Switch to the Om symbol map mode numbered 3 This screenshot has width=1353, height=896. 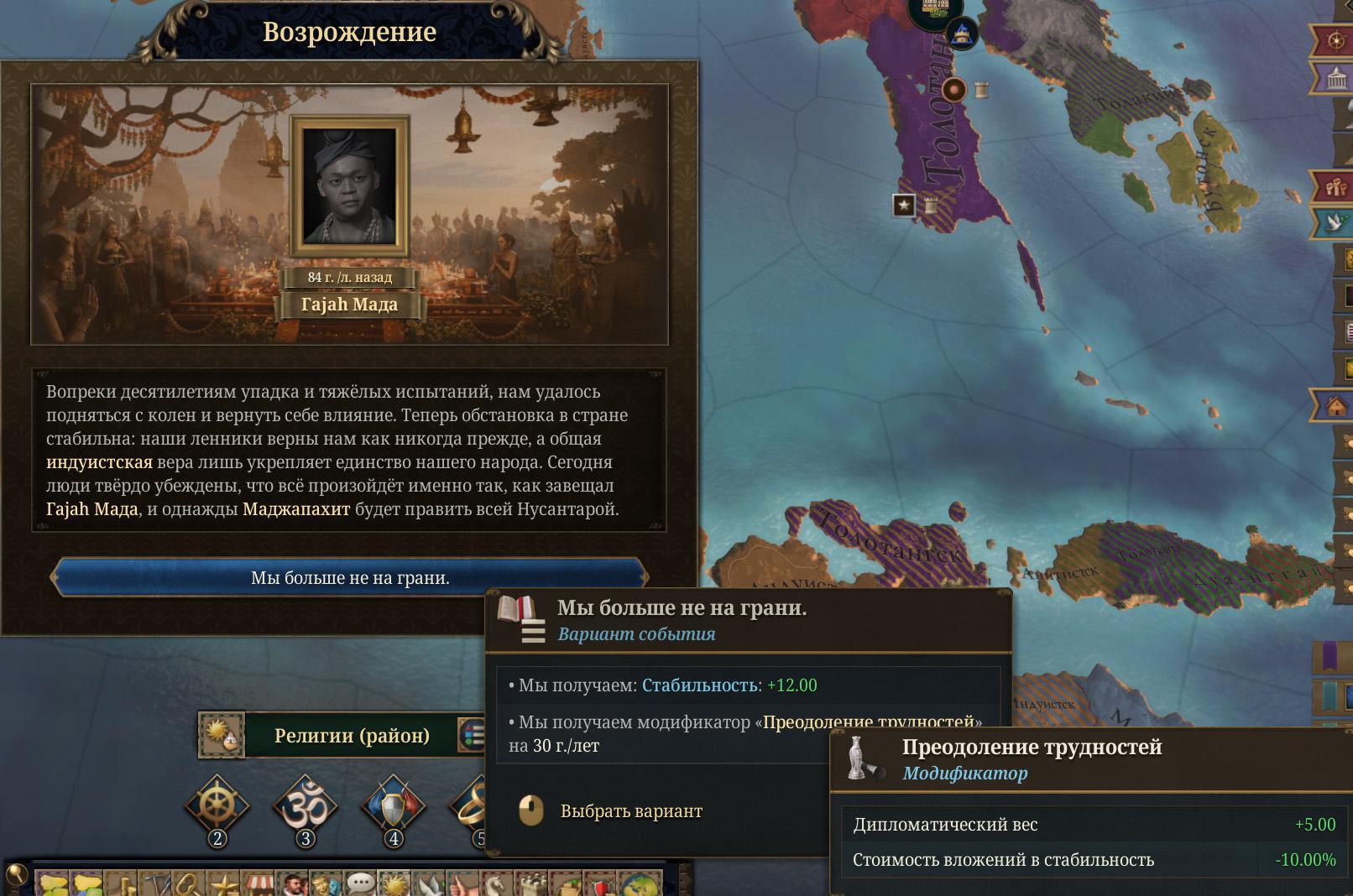click(305, 807)
